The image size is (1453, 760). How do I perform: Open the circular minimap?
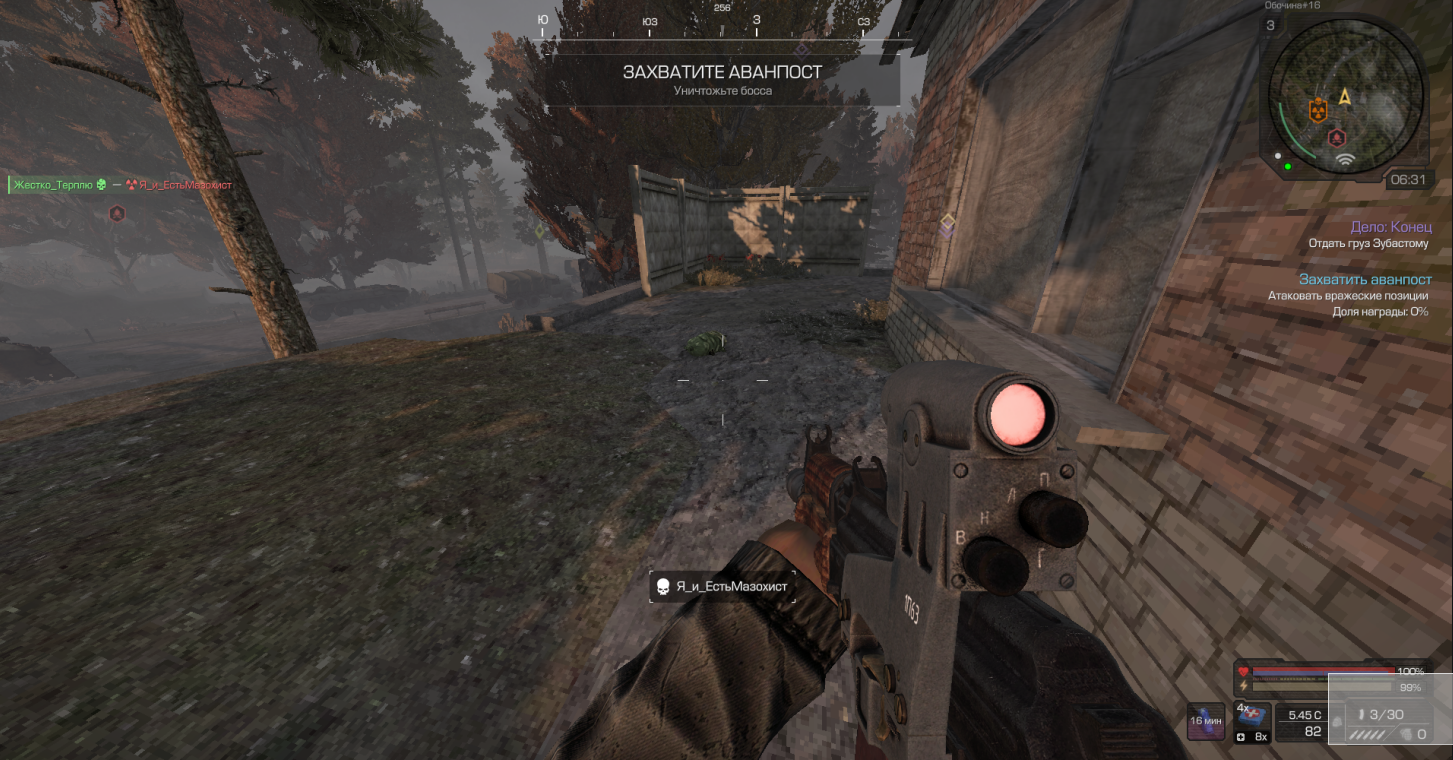tap(1345, 99)
